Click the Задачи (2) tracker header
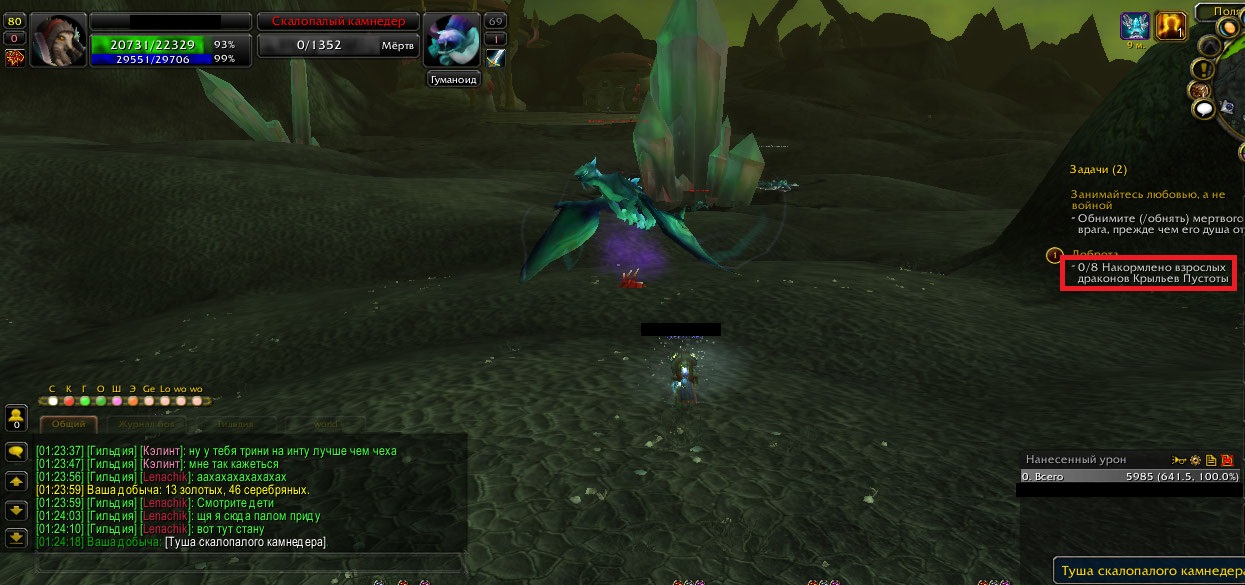 tap(1097, 170)
